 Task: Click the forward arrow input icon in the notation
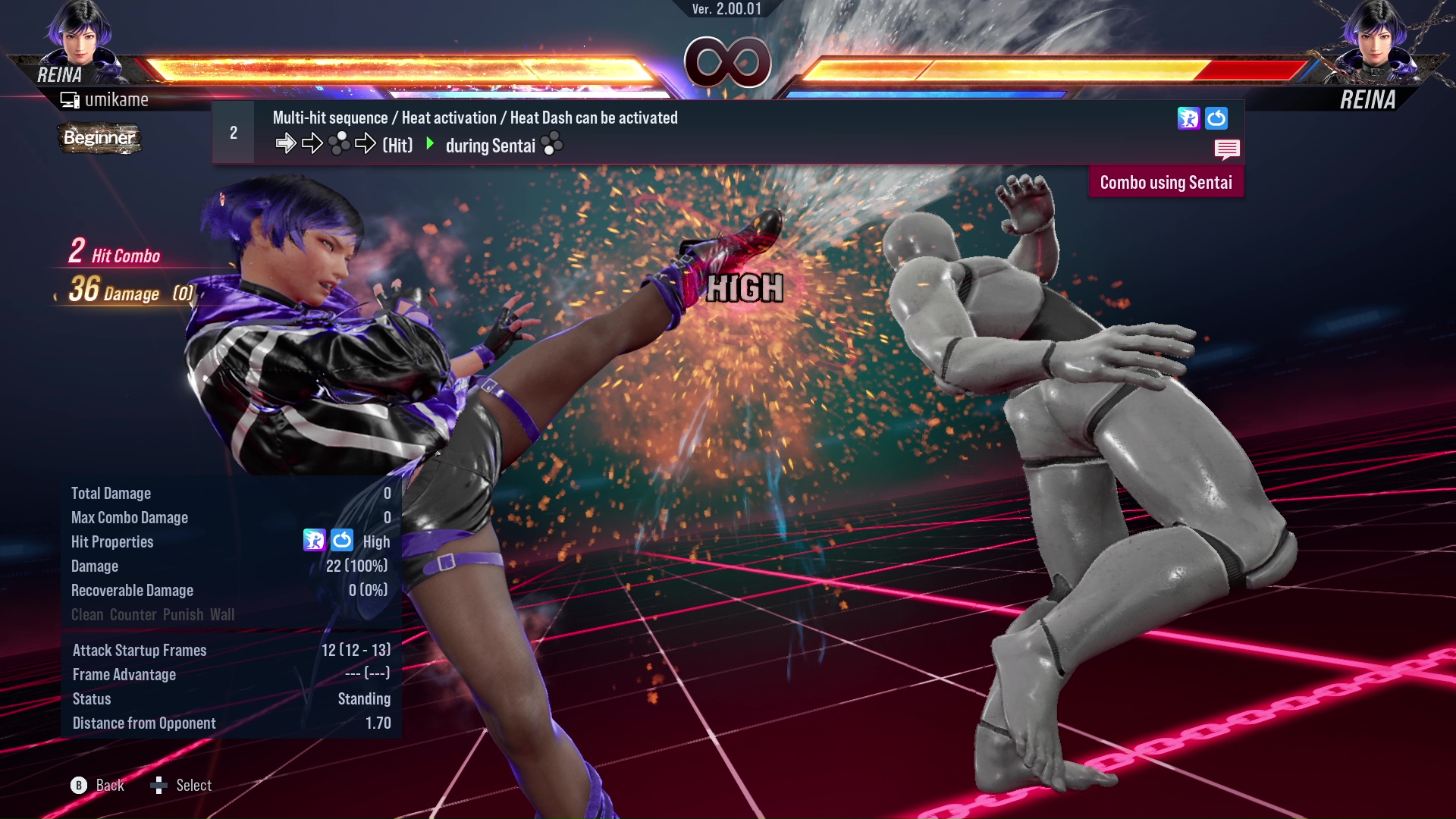click(x=287, y=142)
